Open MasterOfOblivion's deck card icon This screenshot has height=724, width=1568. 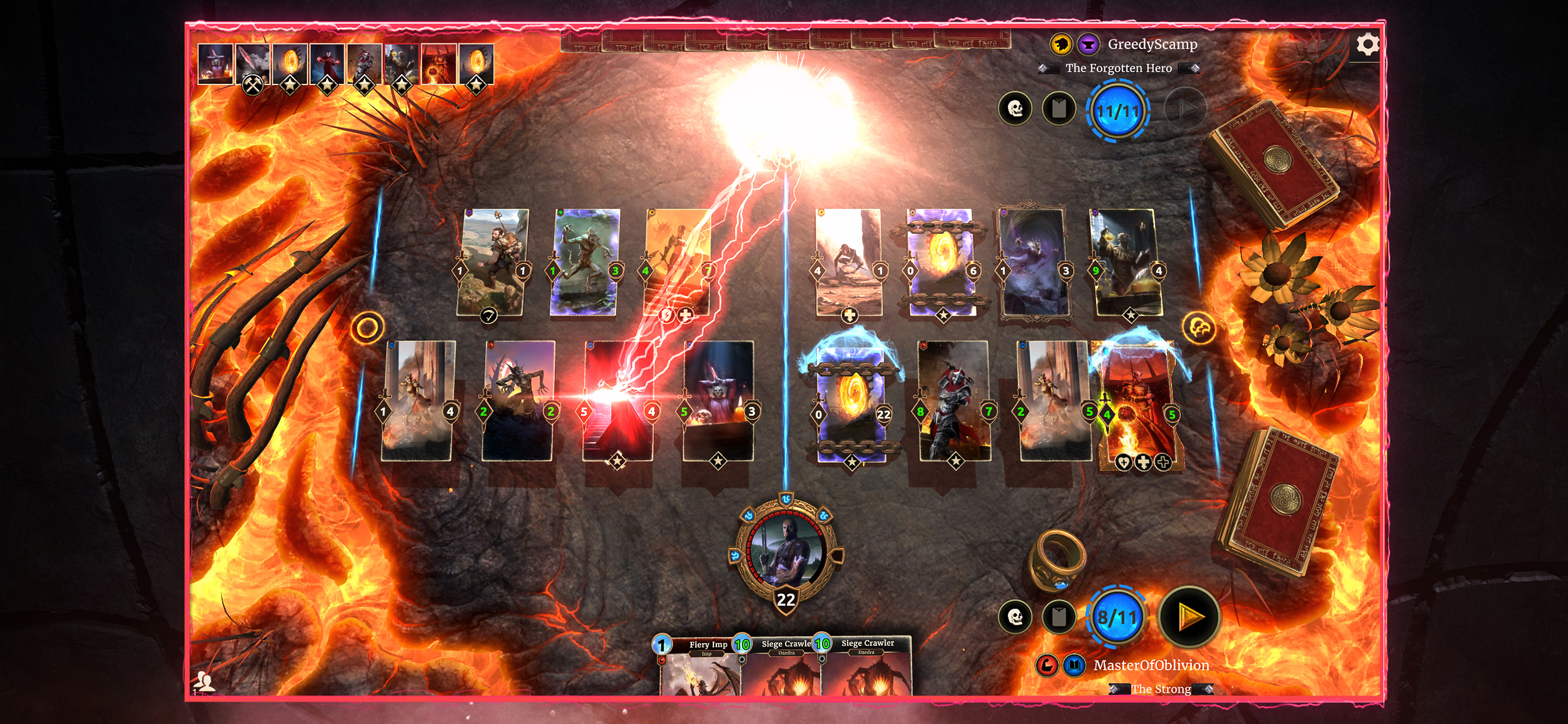1059,617
